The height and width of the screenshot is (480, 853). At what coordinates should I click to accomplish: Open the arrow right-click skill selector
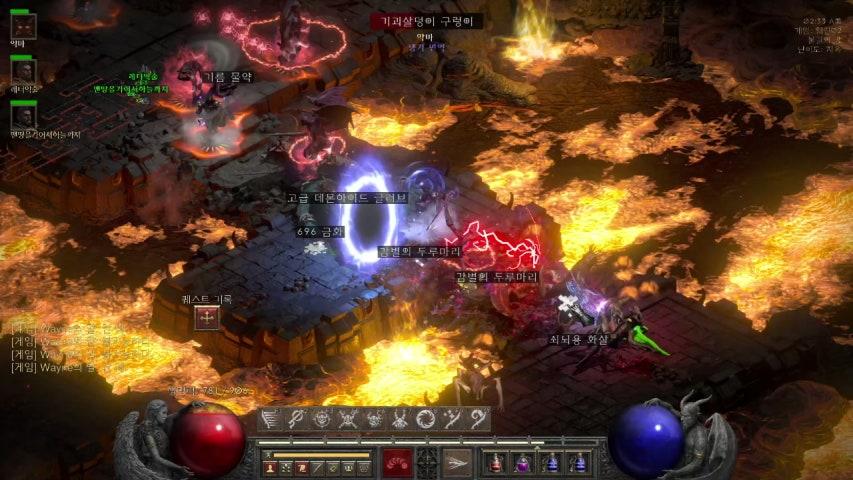pos(457,462)
